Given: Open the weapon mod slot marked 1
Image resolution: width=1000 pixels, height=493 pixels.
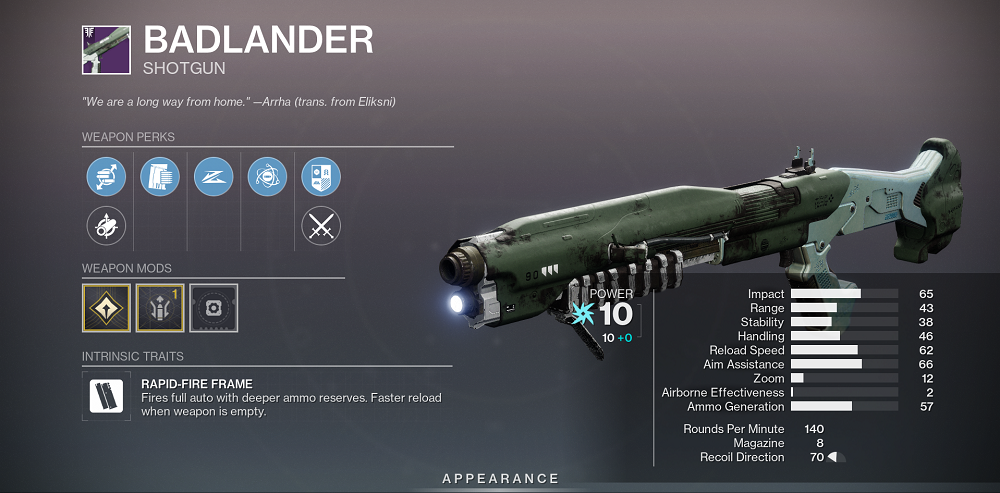Looking at the screenshot, I should click(x=160, y=308).
